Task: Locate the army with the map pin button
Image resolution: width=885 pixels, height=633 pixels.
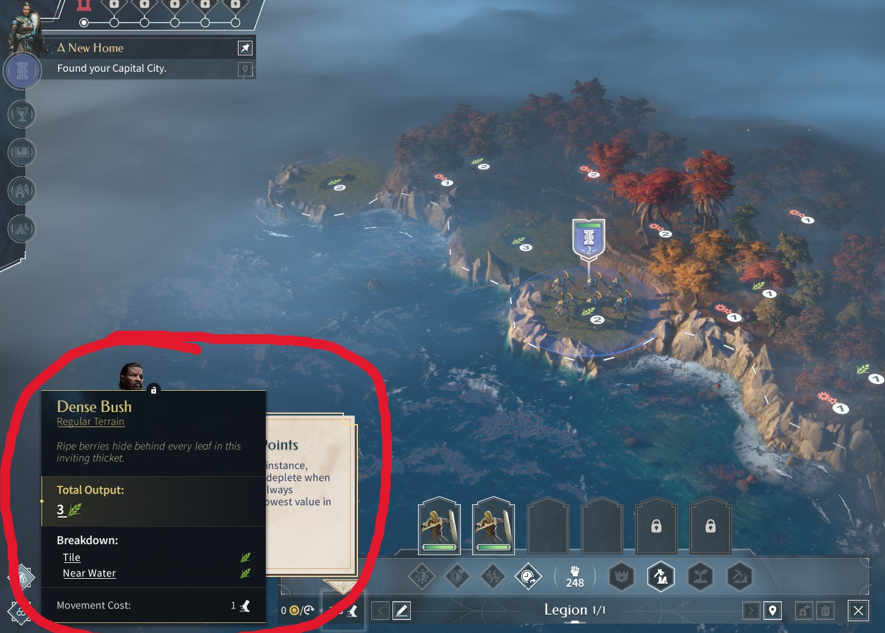Action: (772, 610)
